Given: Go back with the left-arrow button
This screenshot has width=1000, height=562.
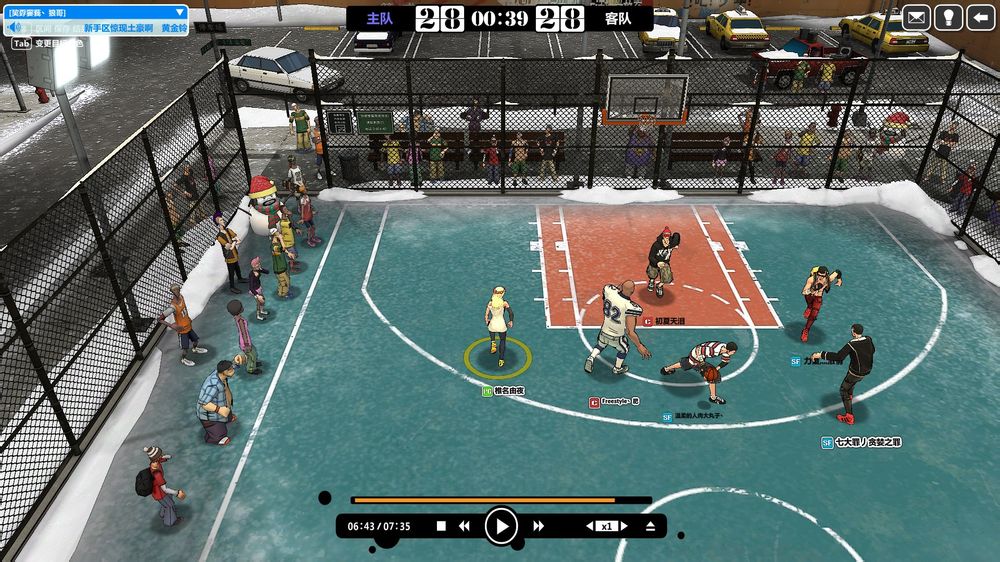Looking at the screenshot, I should (x=980, y=17).
